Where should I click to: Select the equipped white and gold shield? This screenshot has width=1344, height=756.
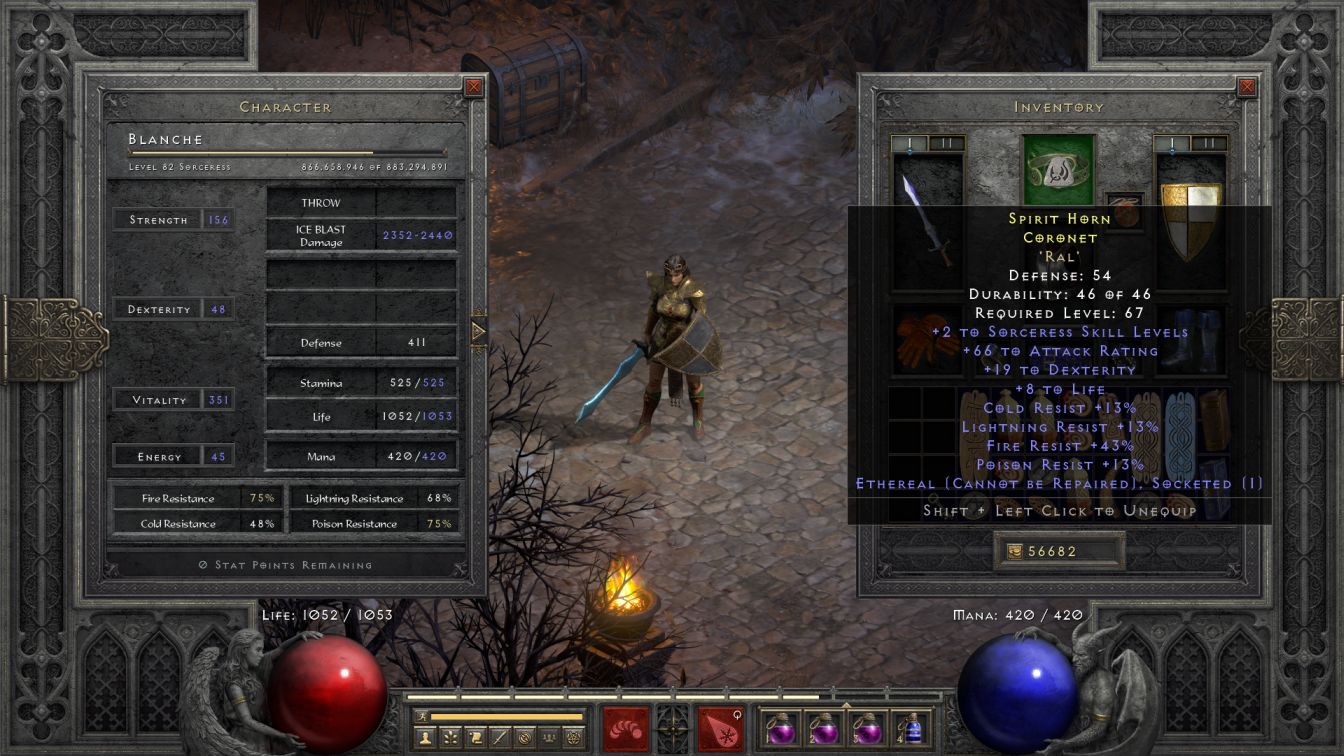coord(1189,220)
